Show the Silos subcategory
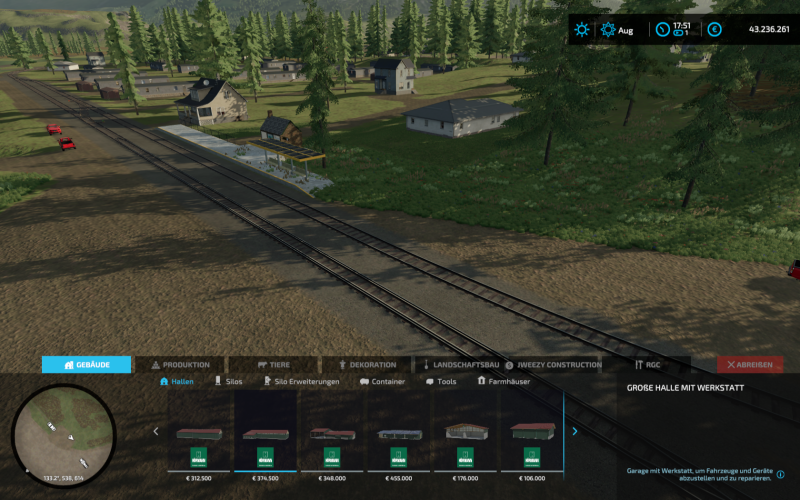The image size is (800, 500). pos(228,382)
